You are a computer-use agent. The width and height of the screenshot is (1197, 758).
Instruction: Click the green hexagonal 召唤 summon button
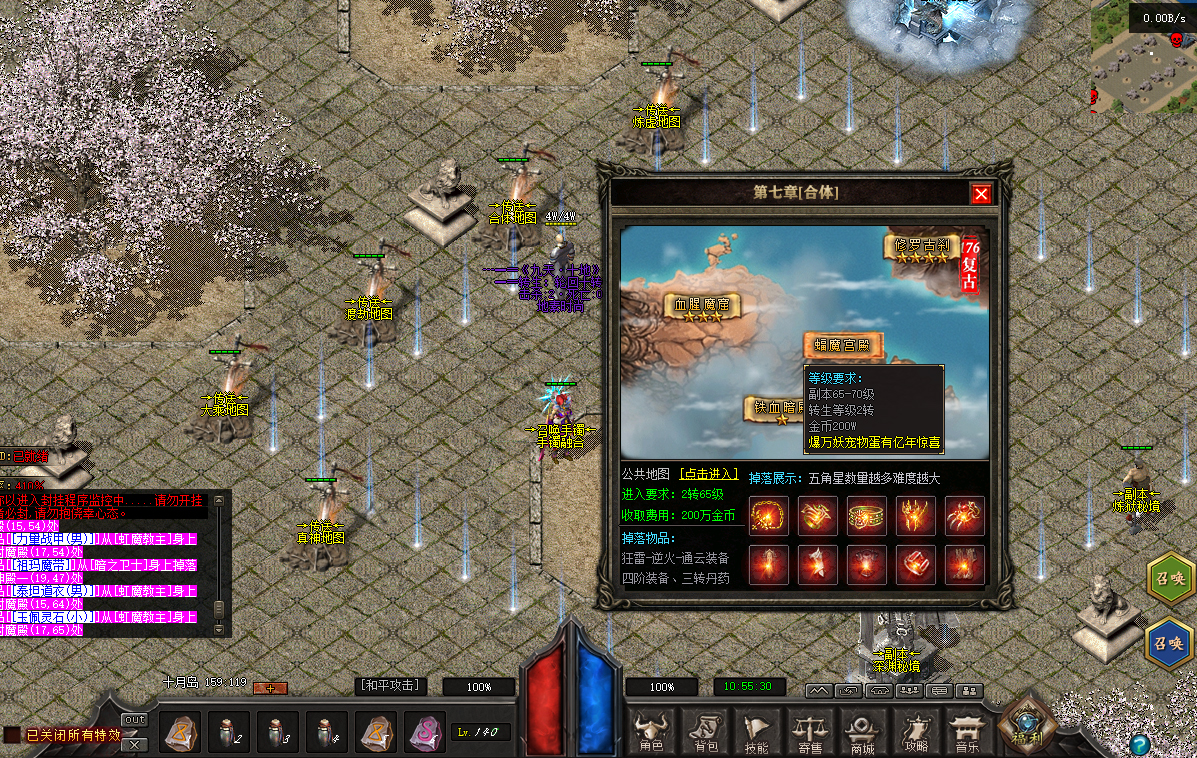click(1168, 580)
